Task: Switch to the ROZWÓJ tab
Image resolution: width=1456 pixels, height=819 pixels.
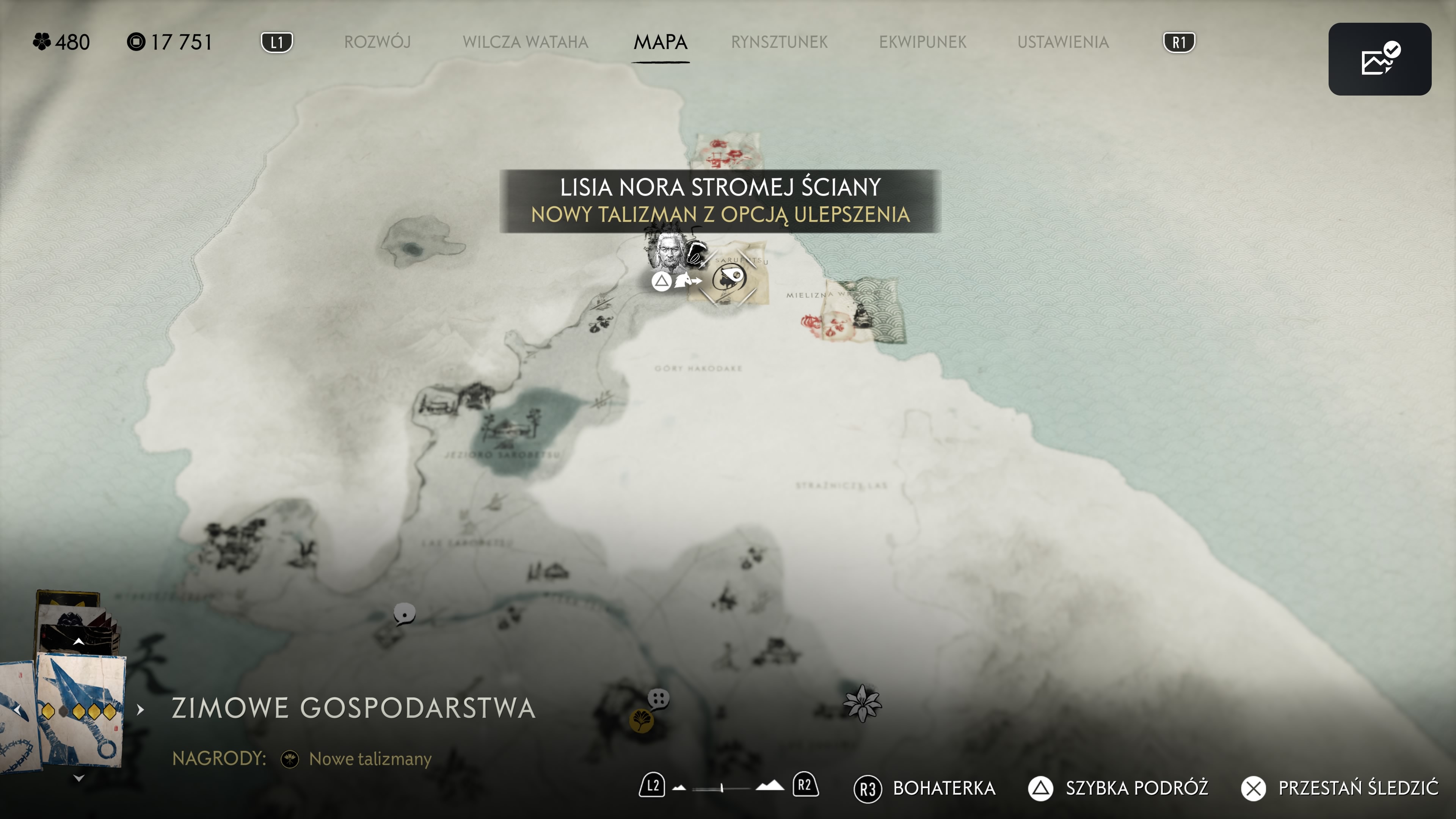Action: (x=377, y=42)
